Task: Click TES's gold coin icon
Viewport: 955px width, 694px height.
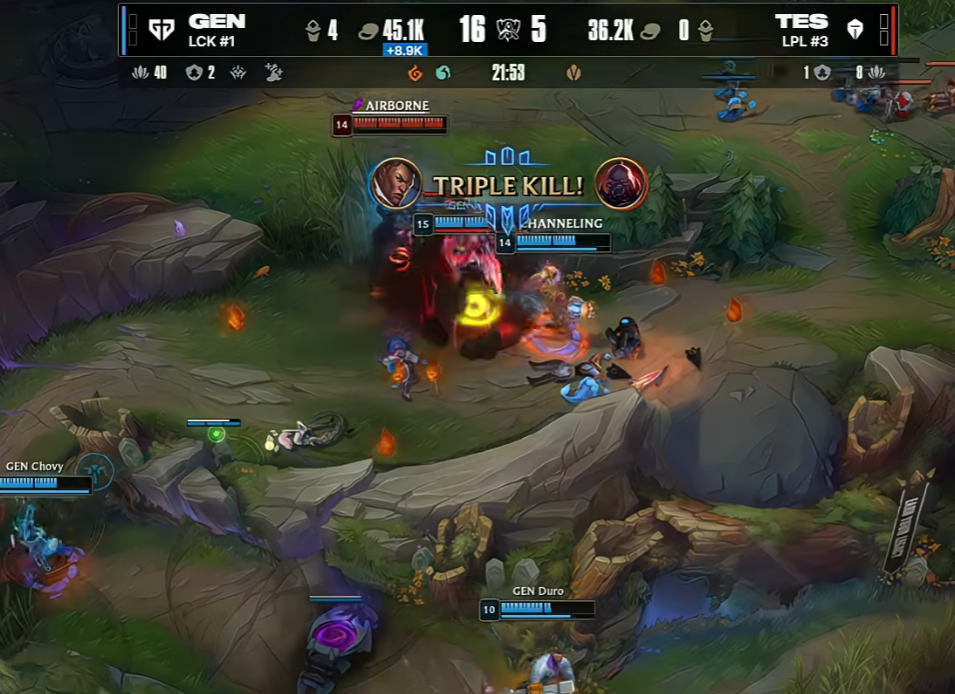Action: pyautogui.click(x=651, y=31)
